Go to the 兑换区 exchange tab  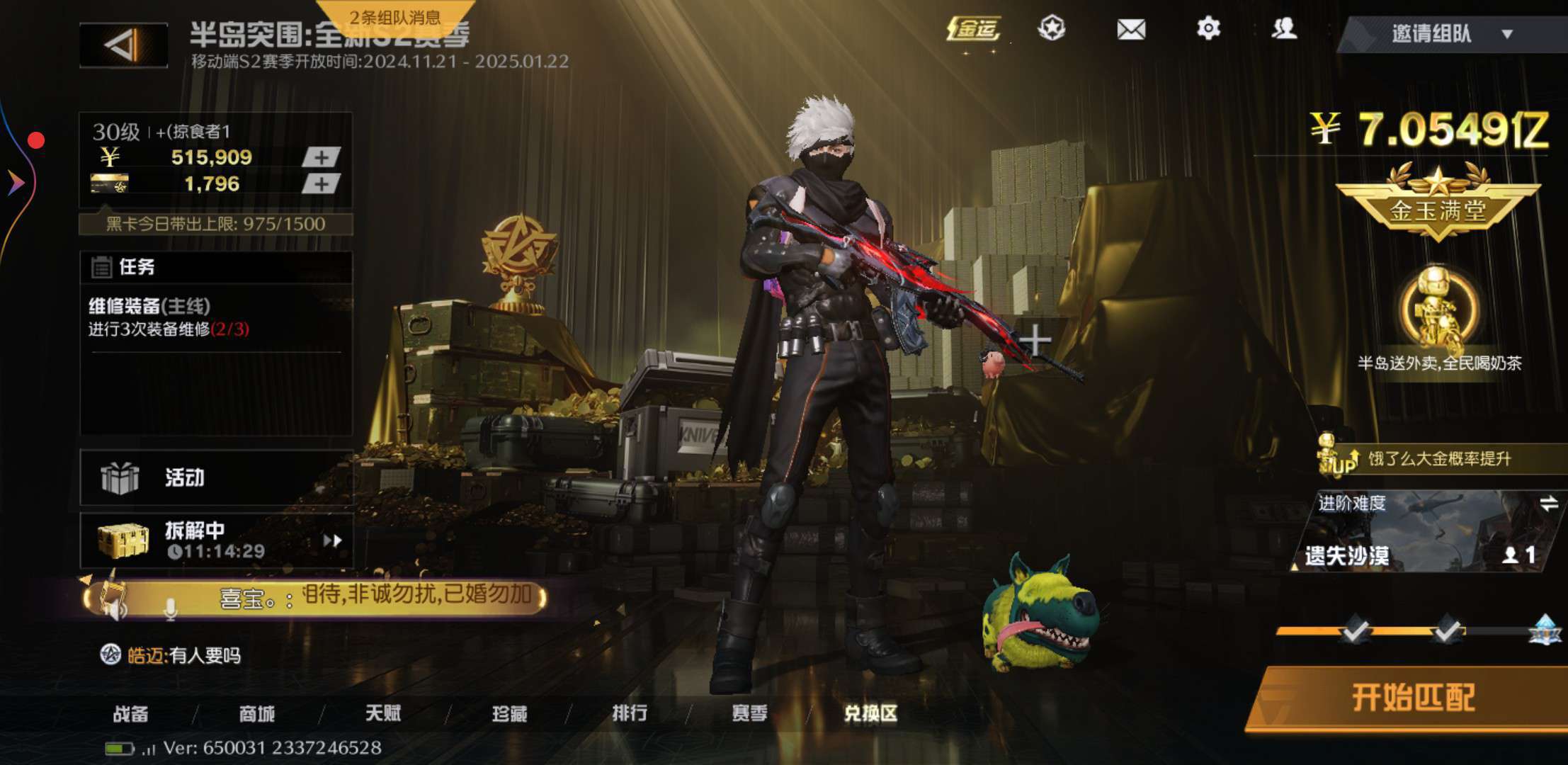pos(870,713)
